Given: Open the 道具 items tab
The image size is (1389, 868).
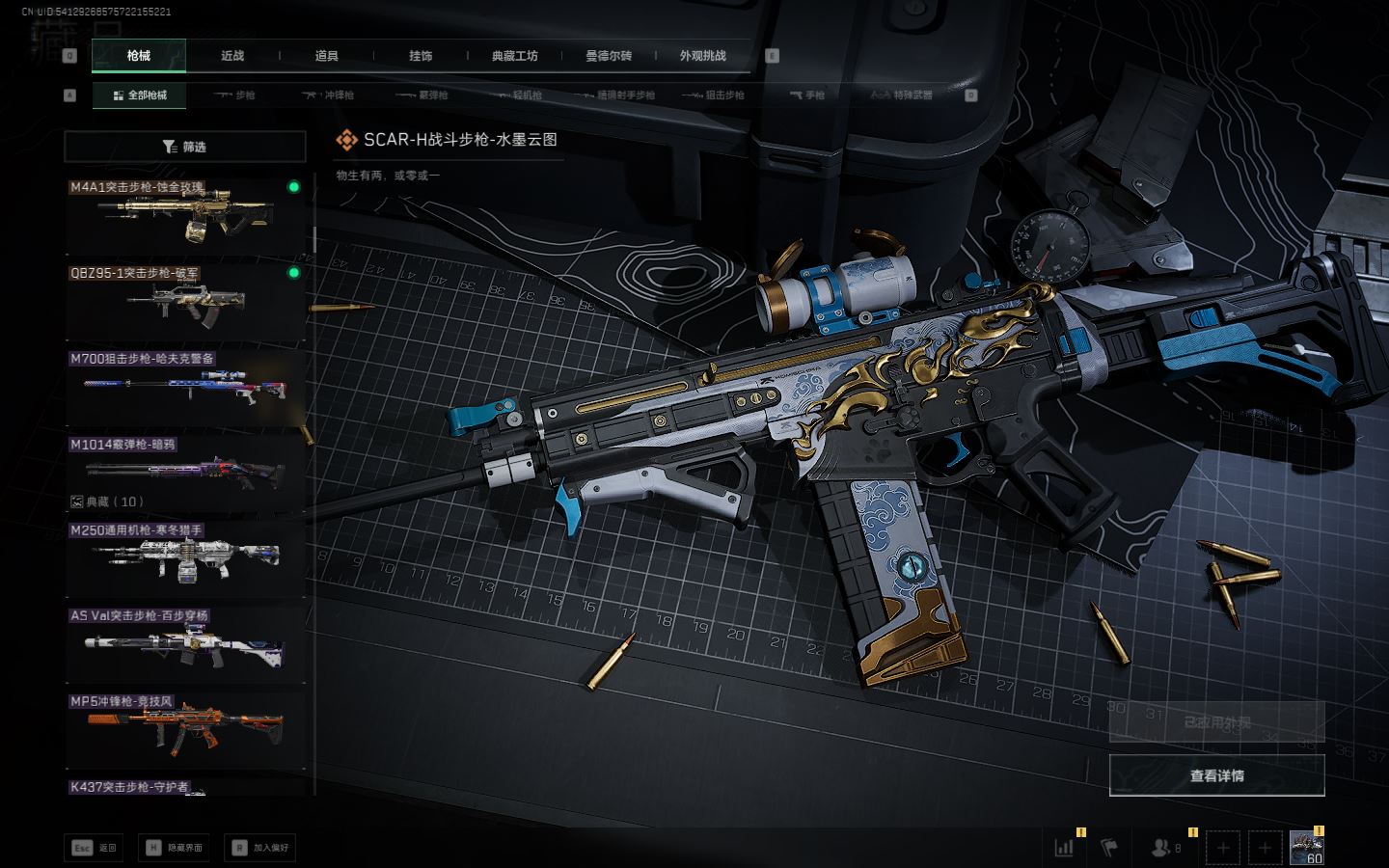Looking at the screenshot, I should [x=327, y=56].
